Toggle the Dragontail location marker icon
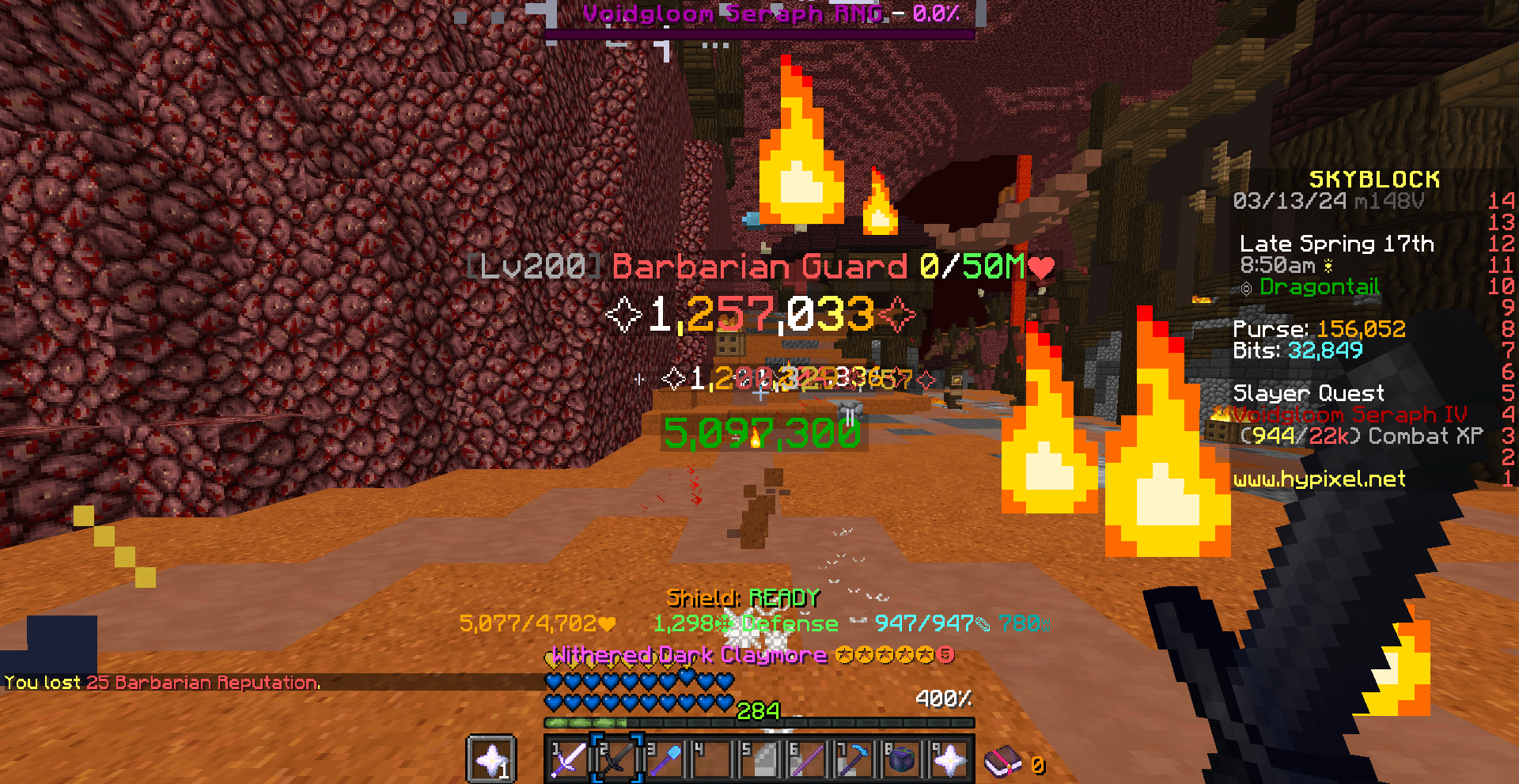1519x784 pixels. point(1248,287)
